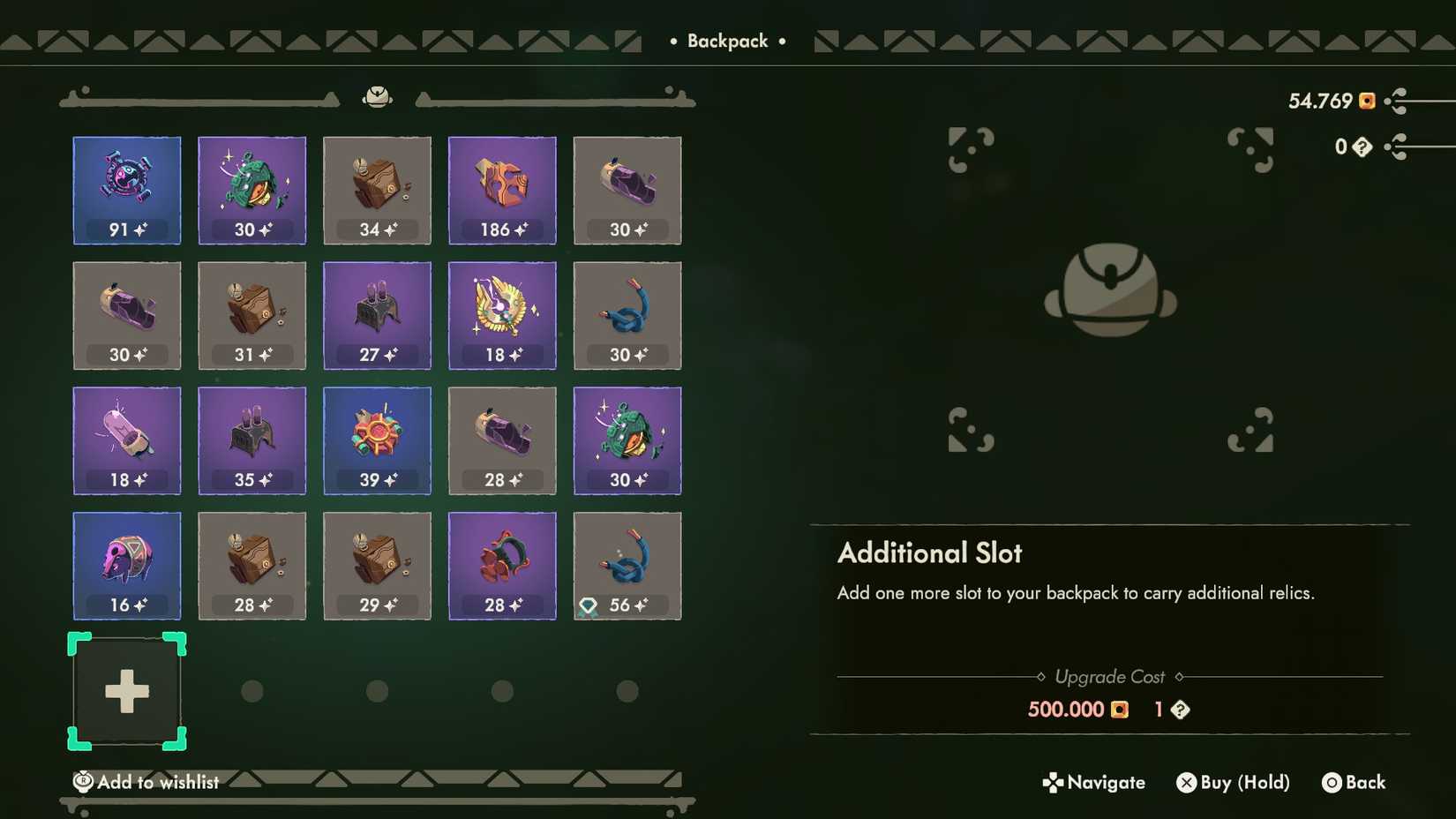Image resolution: width=1456 pixels, height=819 pixels.
Task: Select the pink mechanical relic with 91 count
Action: pyautogui.click(x=126, y=190)
